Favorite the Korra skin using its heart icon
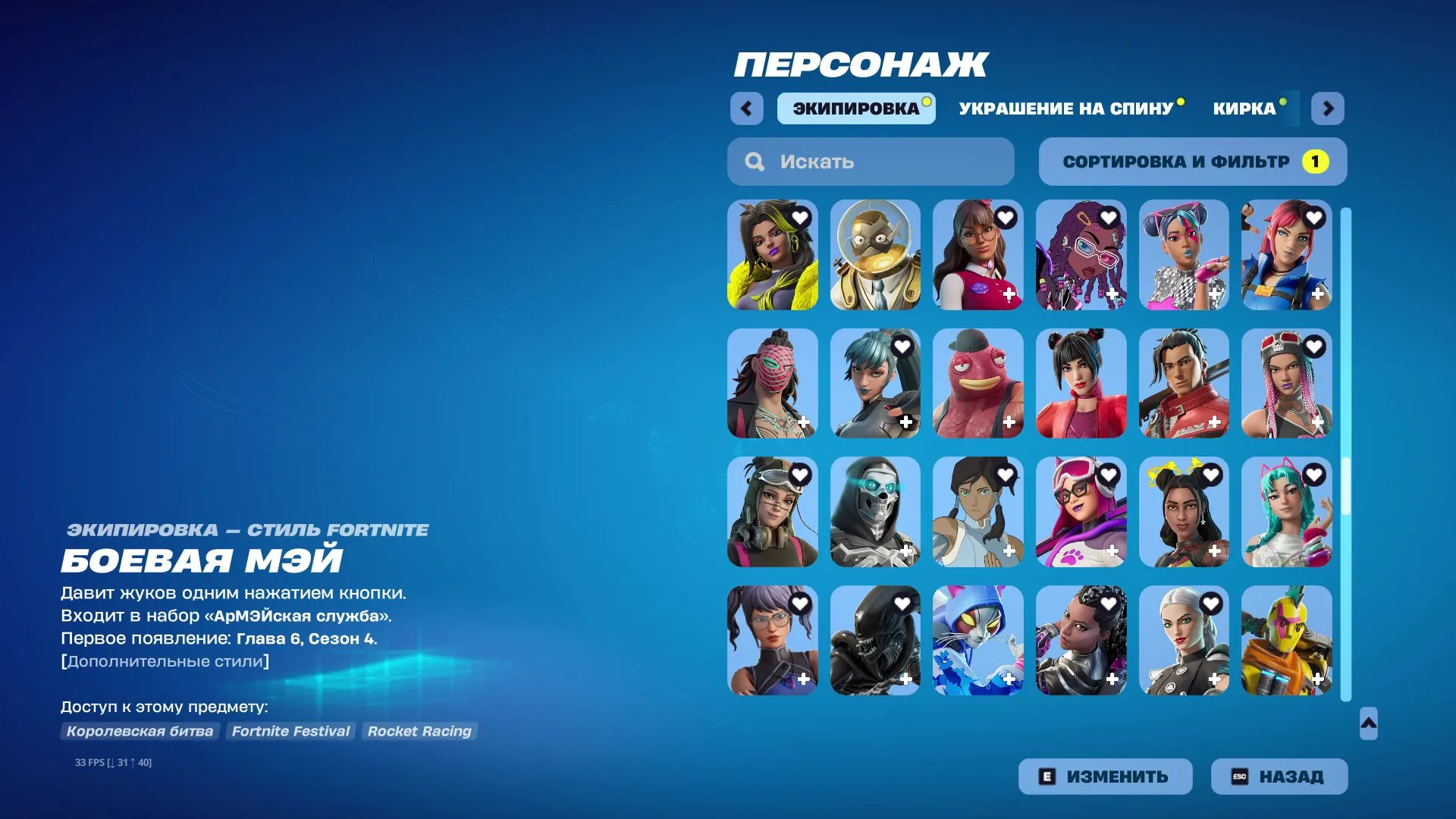 (x=1006, y=475)
